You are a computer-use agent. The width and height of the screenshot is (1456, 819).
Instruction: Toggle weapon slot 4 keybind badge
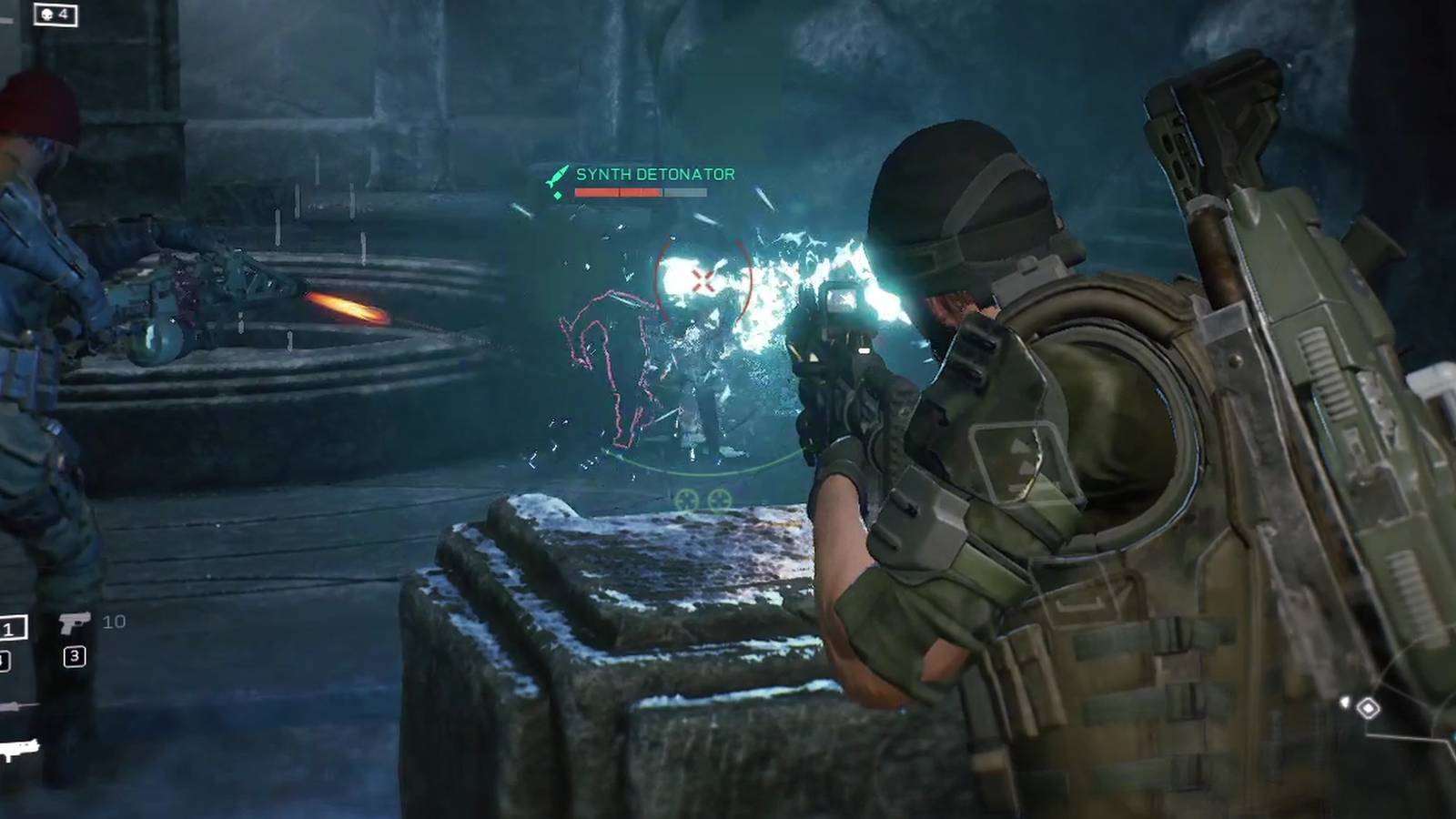[4, 661]
